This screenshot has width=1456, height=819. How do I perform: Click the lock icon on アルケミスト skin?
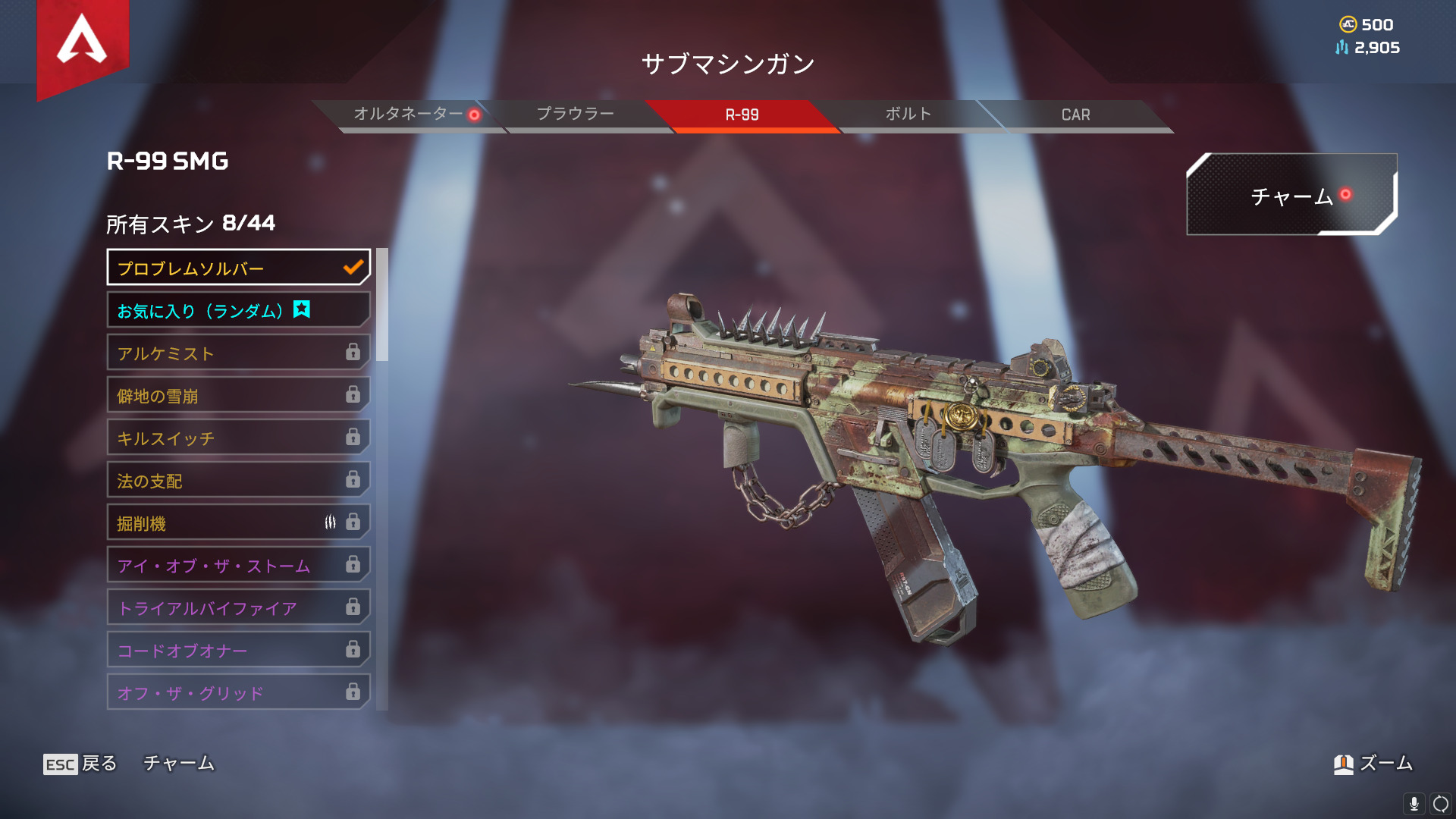352,353
